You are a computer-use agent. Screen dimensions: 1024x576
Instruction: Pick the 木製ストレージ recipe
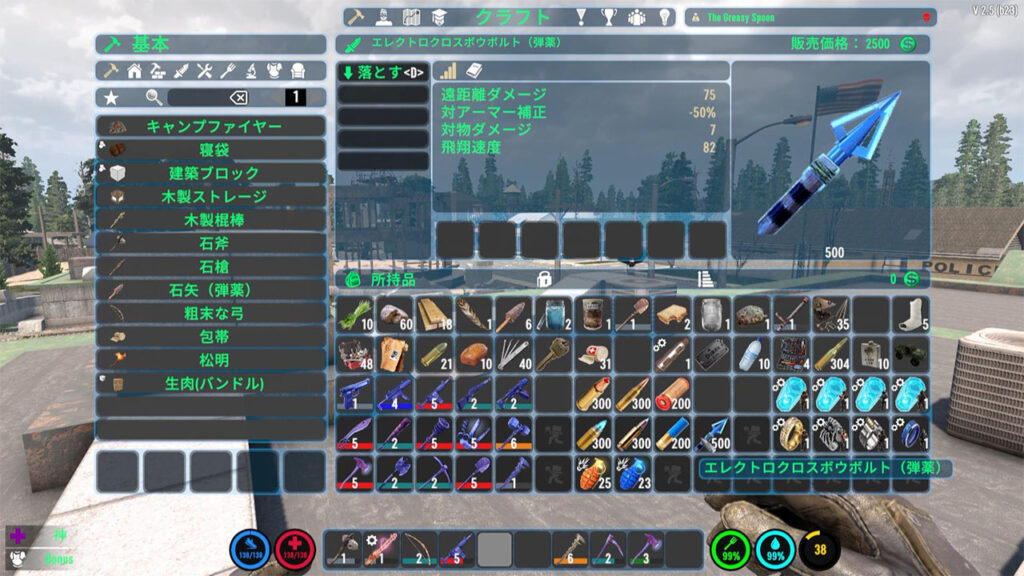click(211, 196)
